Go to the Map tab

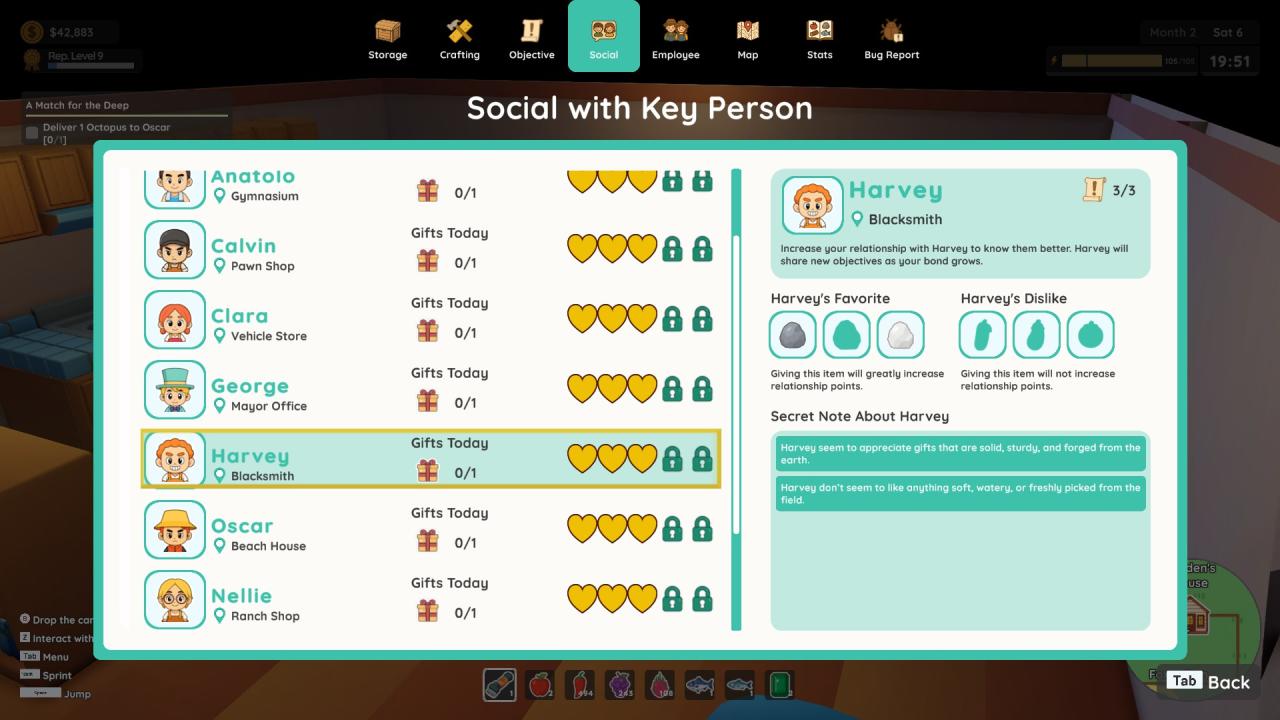point(747,38)
